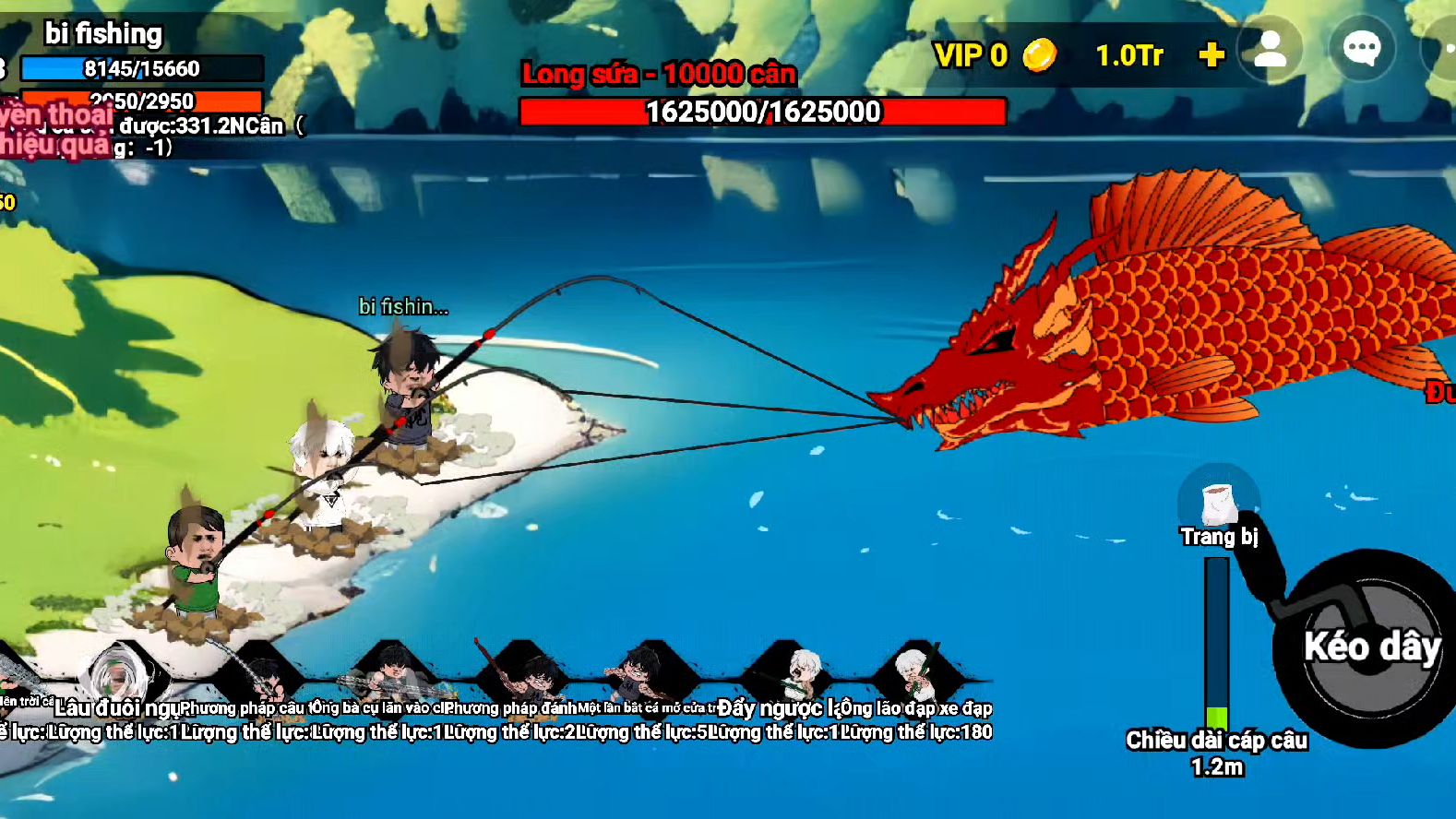Open the player profile icon
1456x819 pixels.
pos(1270,50)
